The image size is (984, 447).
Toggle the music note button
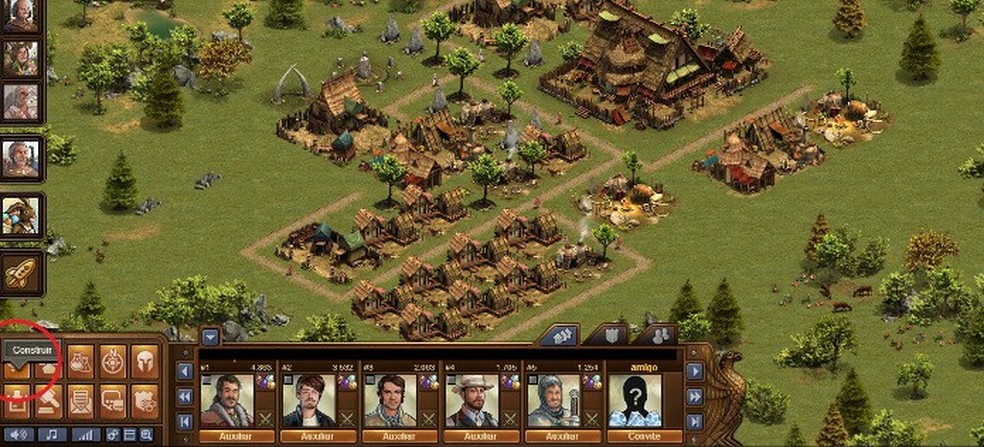[x=50, y=434]
